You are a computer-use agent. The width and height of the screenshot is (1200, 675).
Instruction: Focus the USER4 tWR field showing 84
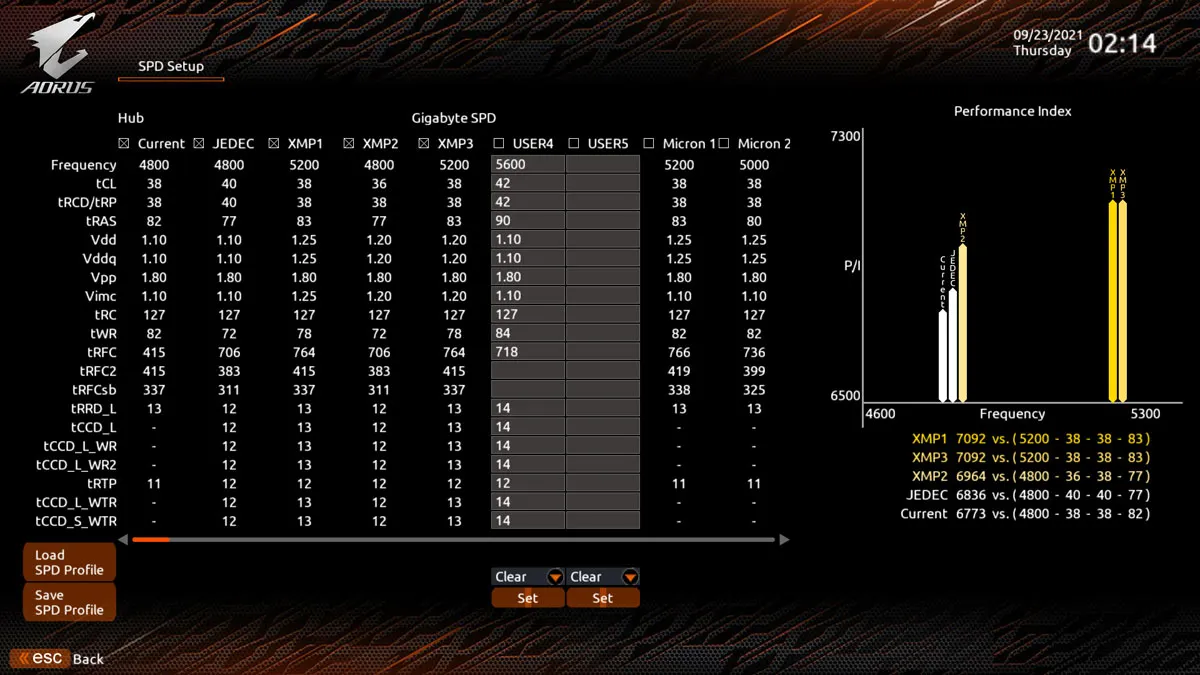(528, 333)
